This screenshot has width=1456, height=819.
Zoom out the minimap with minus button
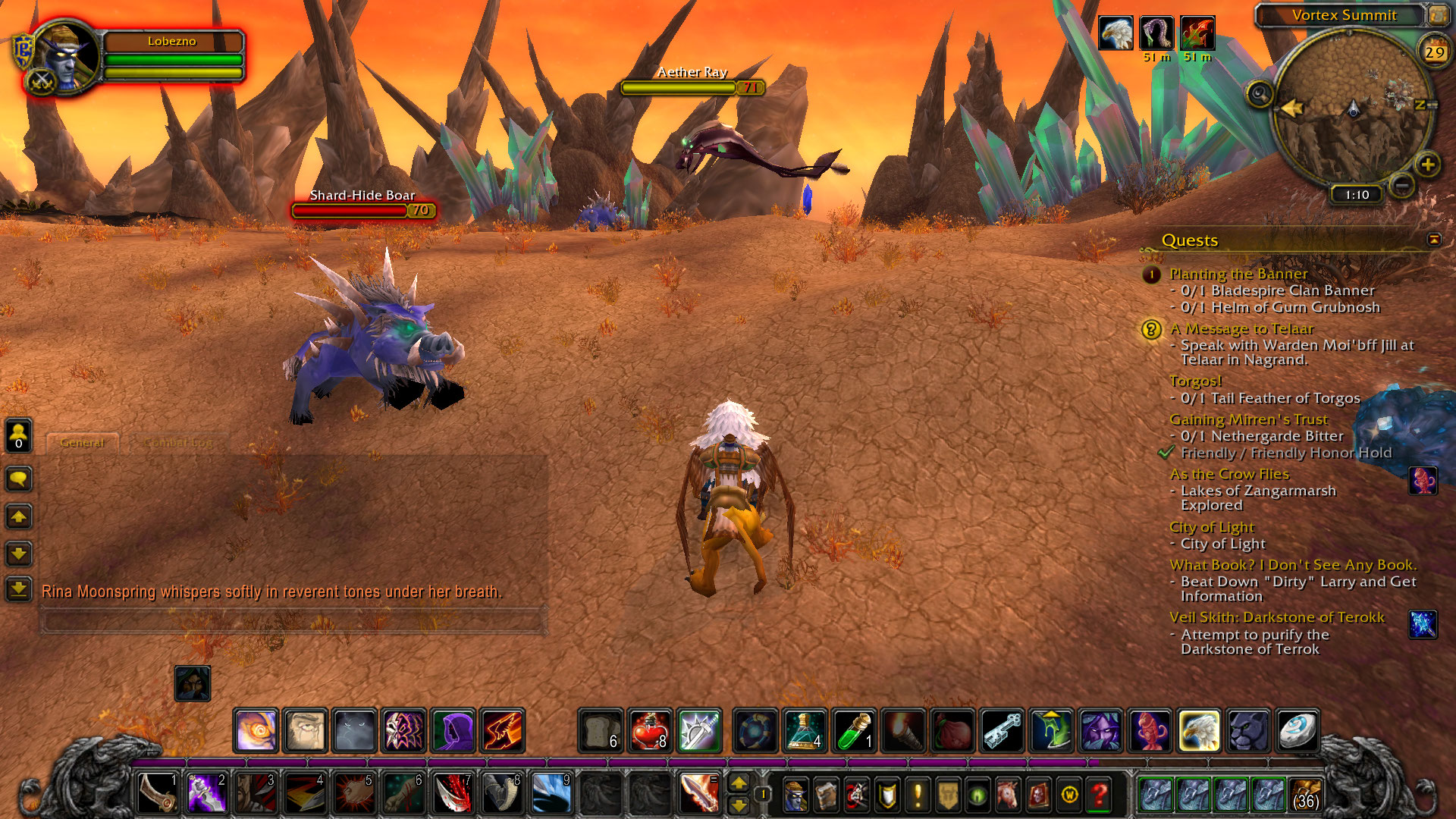coord(1402,184)
